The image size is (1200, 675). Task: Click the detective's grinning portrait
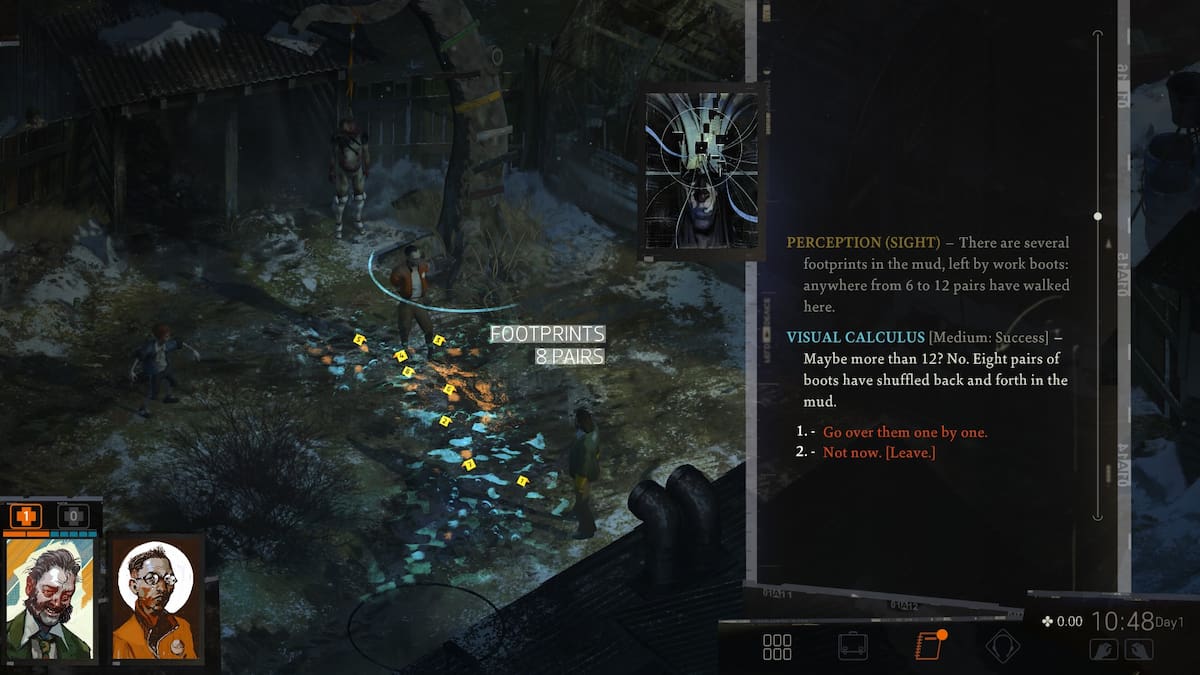pos(50,598)
